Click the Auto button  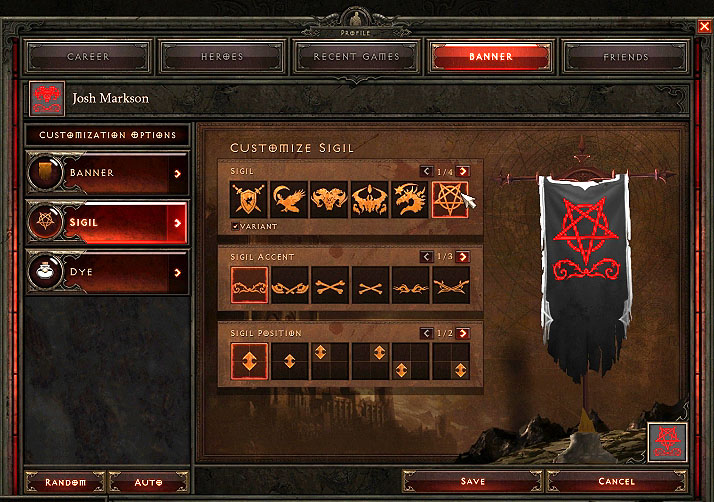(x=148, y=482)
